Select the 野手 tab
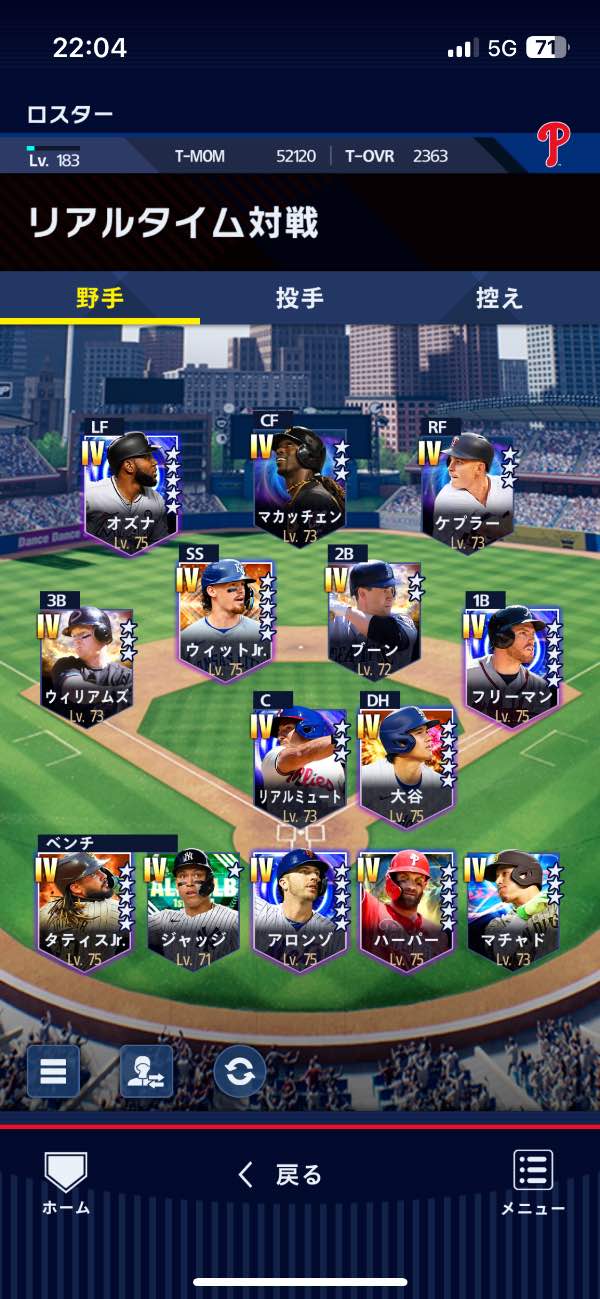Screen dimensions: 600x1299 (100, 298)
